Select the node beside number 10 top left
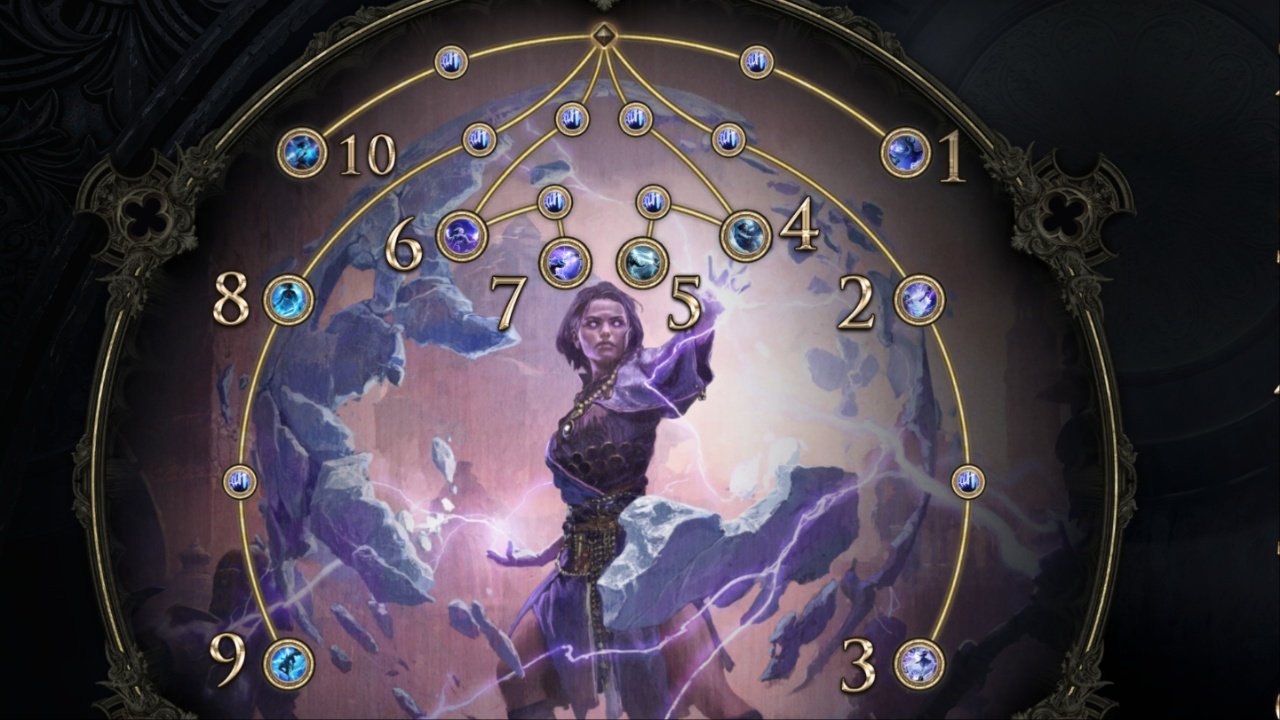Screen dimensions: 1280x720 pyautogui.click(x=302, y=150)
